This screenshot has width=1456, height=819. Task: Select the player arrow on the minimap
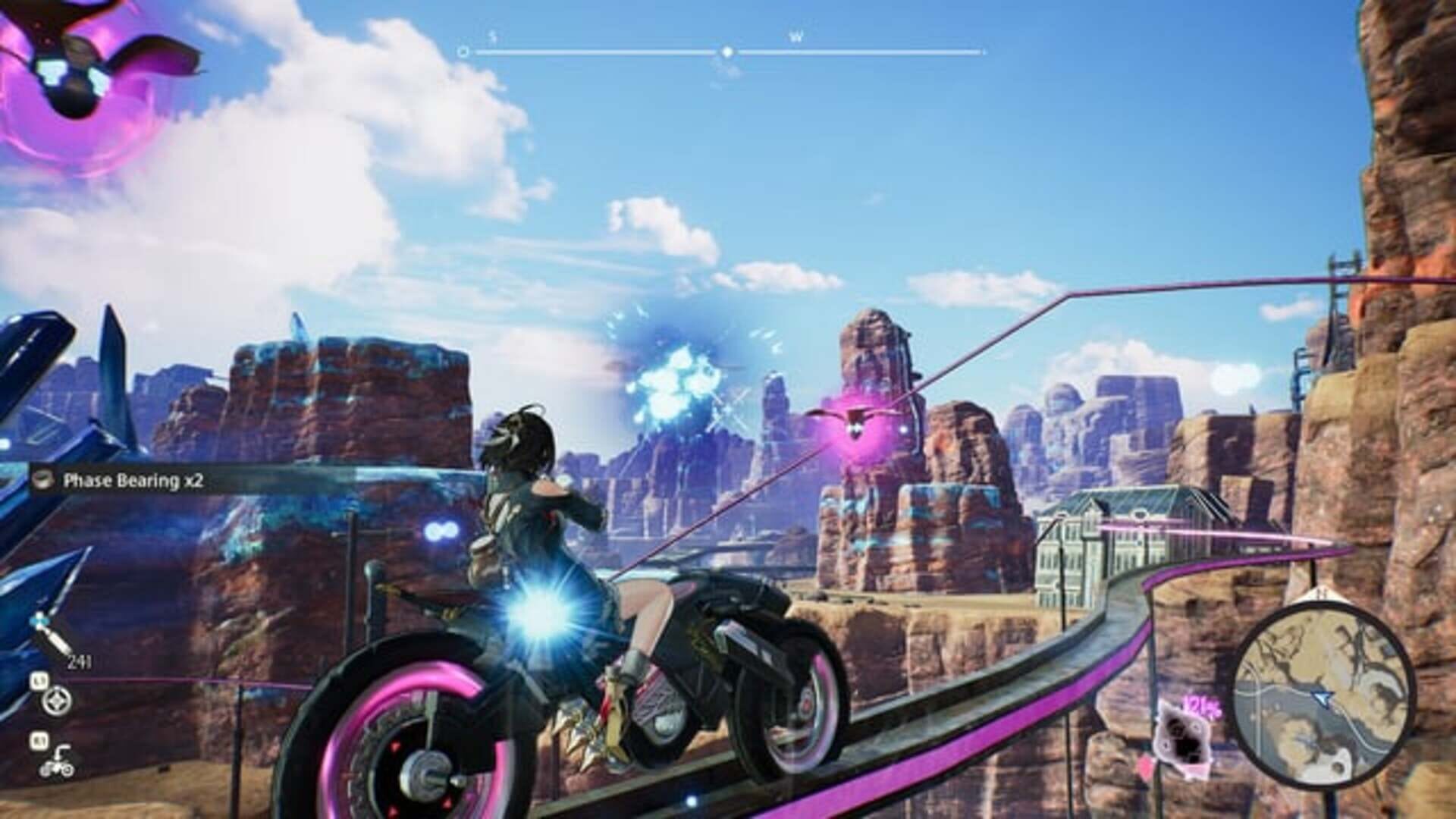pyautogui.click(x=1323, y=699)
